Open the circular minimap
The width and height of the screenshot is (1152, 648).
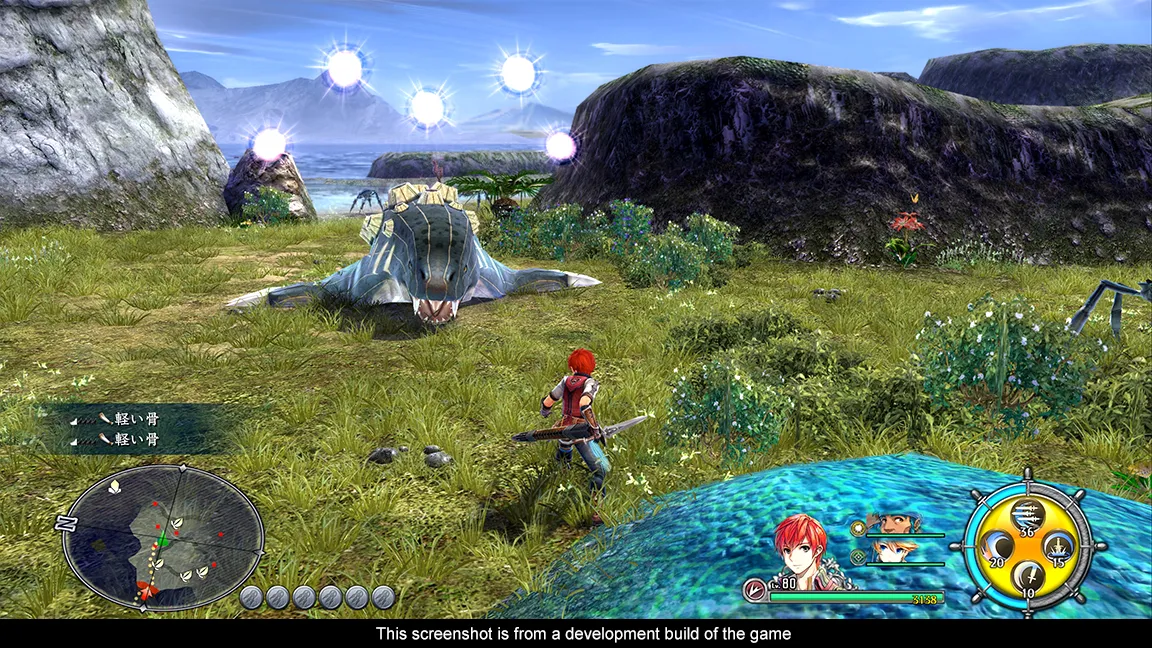click(x=163, y=537)
